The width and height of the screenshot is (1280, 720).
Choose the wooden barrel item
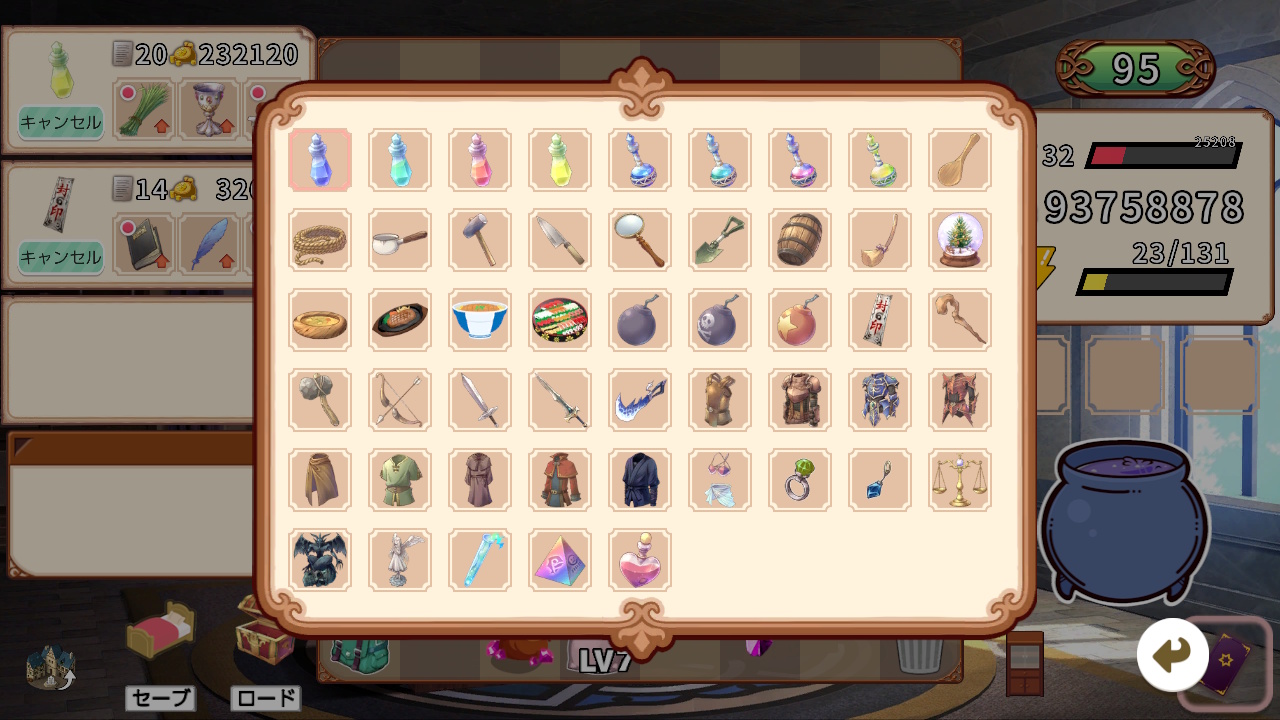point(800,240)
